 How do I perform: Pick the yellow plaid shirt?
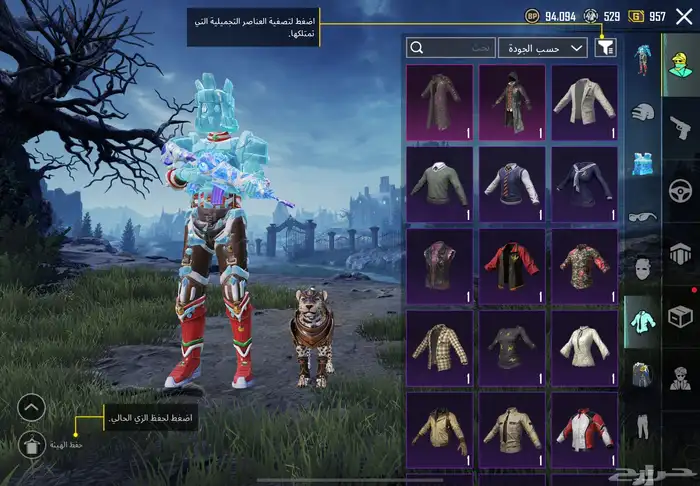pyautogui.click(x=440, y=346)
